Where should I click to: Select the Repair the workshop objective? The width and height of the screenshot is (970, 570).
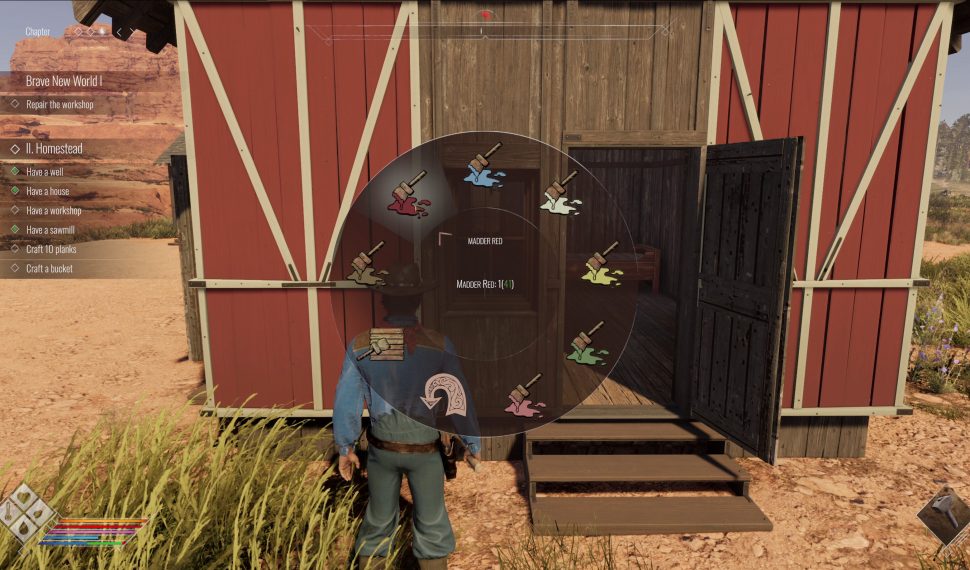60,104
